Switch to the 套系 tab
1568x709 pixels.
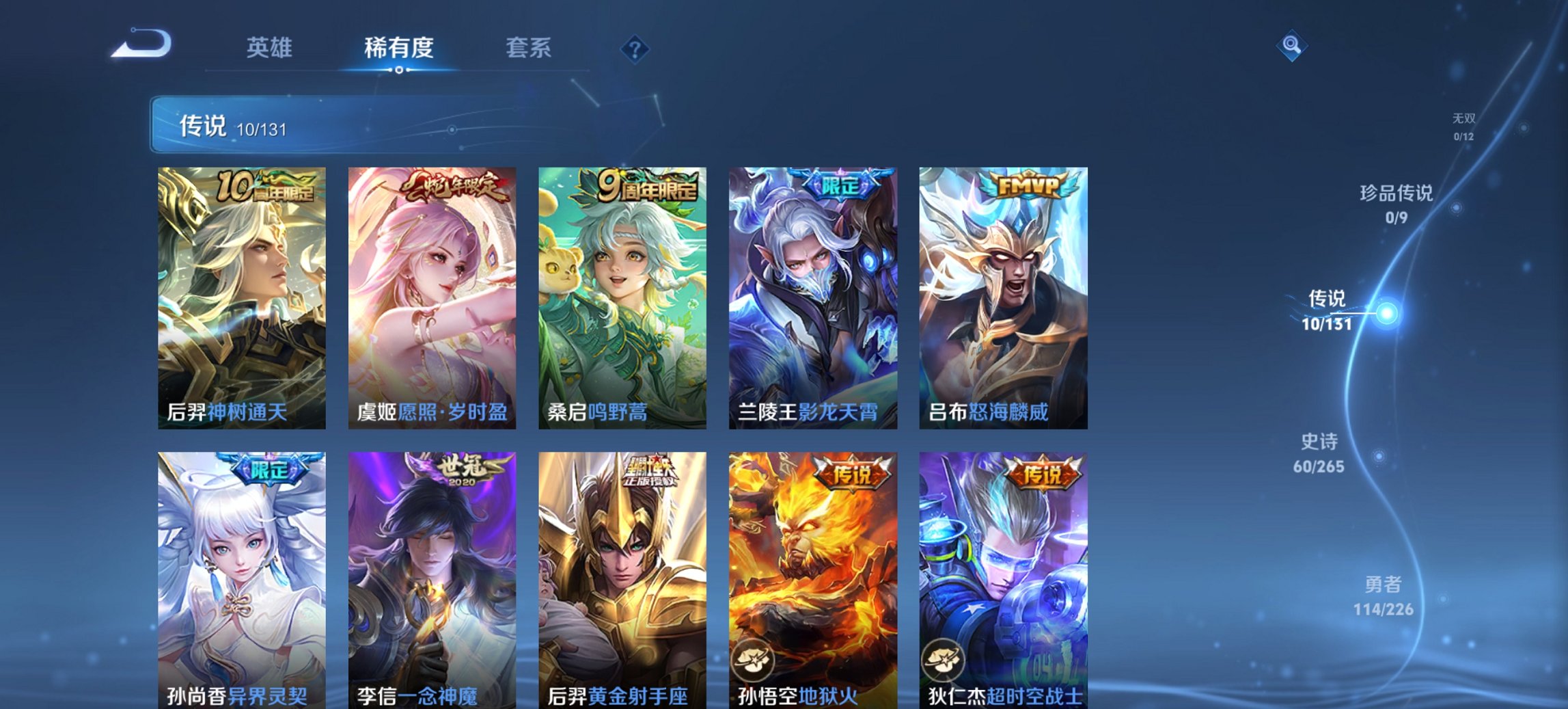click(x=529, y=48)
